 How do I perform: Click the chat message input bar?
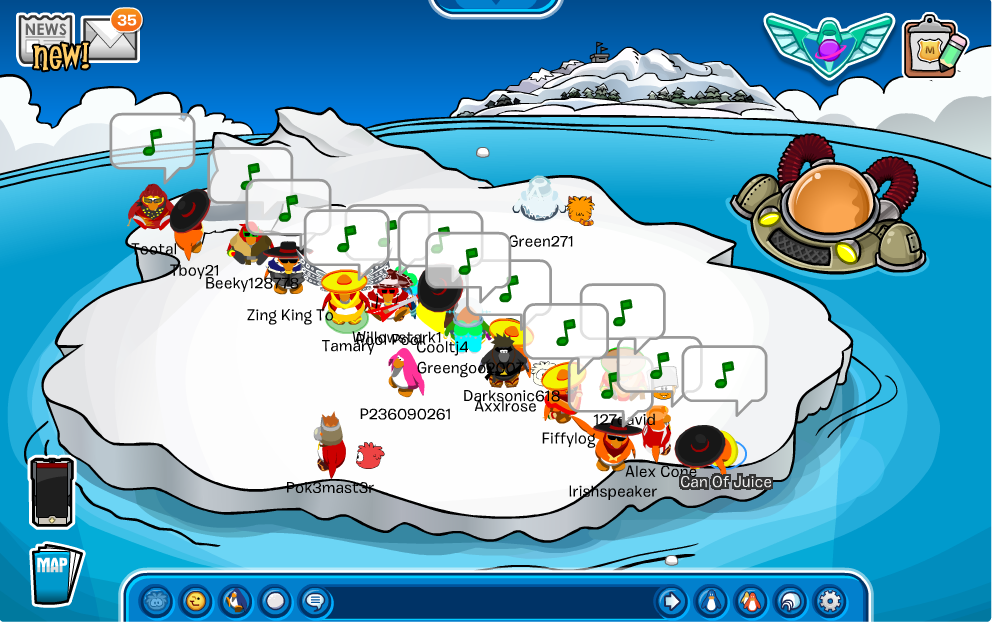pos(490,602)
